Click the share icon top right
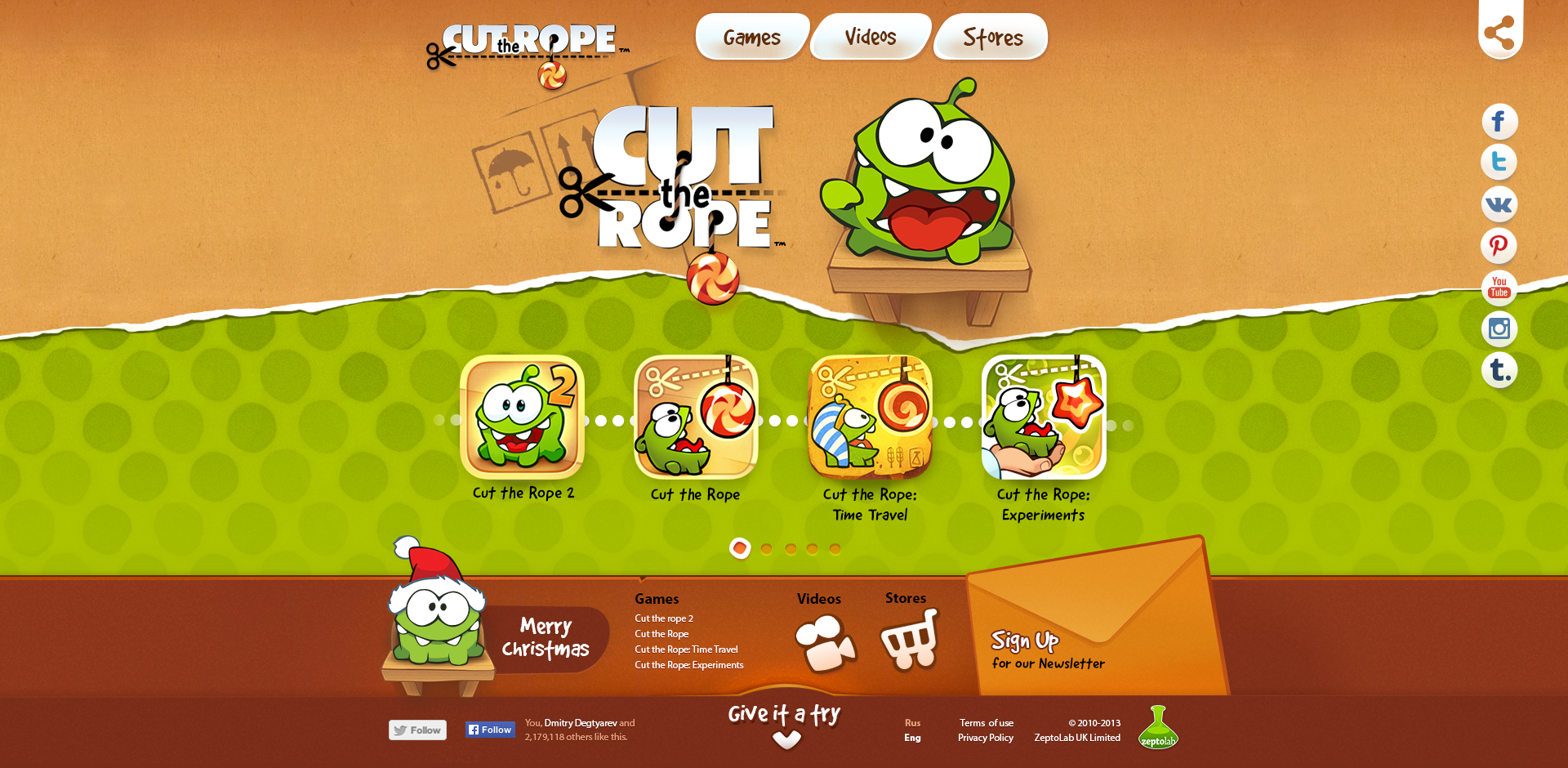The height and width of the screenshot is (768, 1568). pyautogui.click(x=1500, y=33)
